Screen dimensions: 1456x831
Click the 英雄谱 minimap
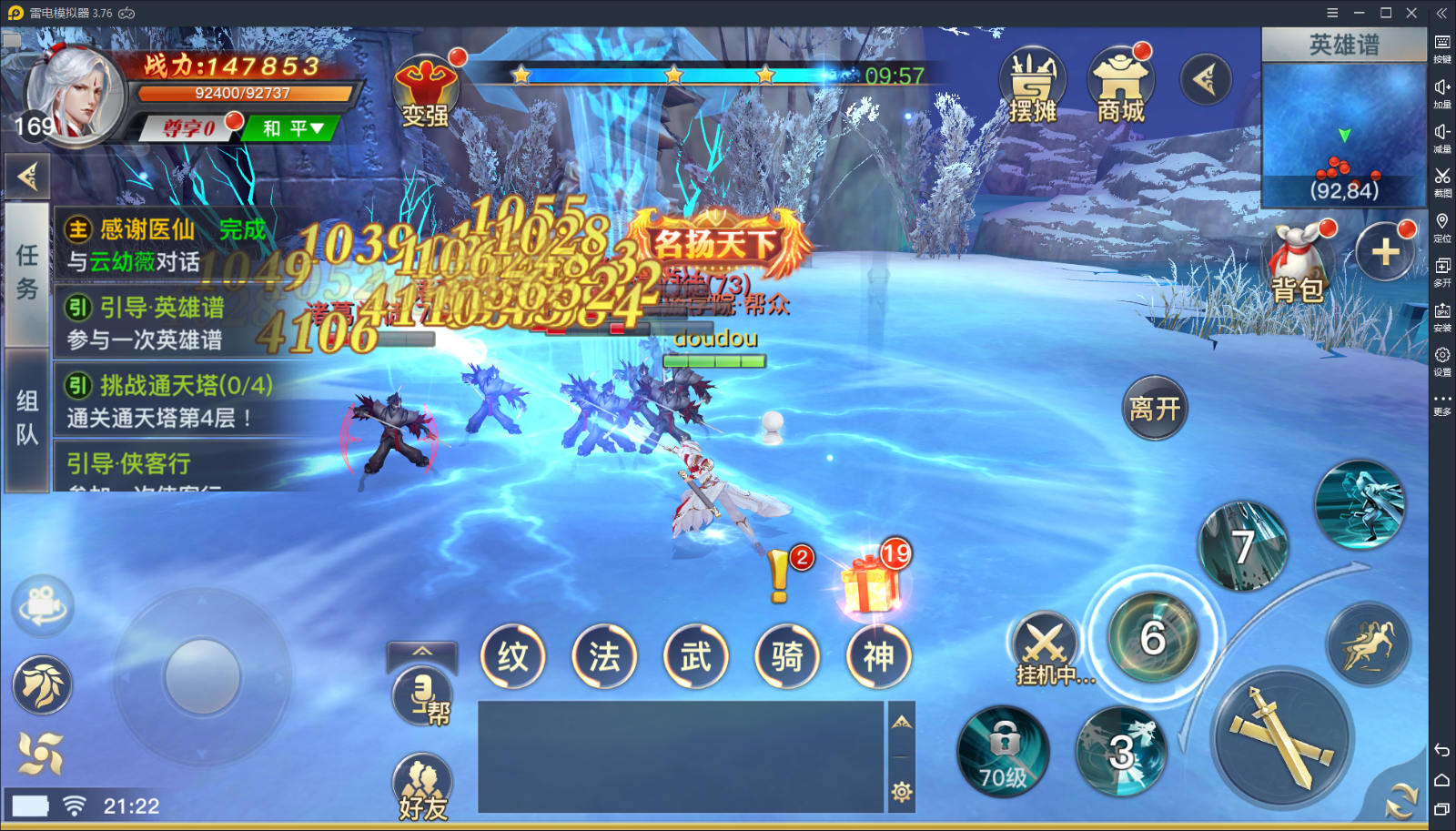tap(1344, 127)
